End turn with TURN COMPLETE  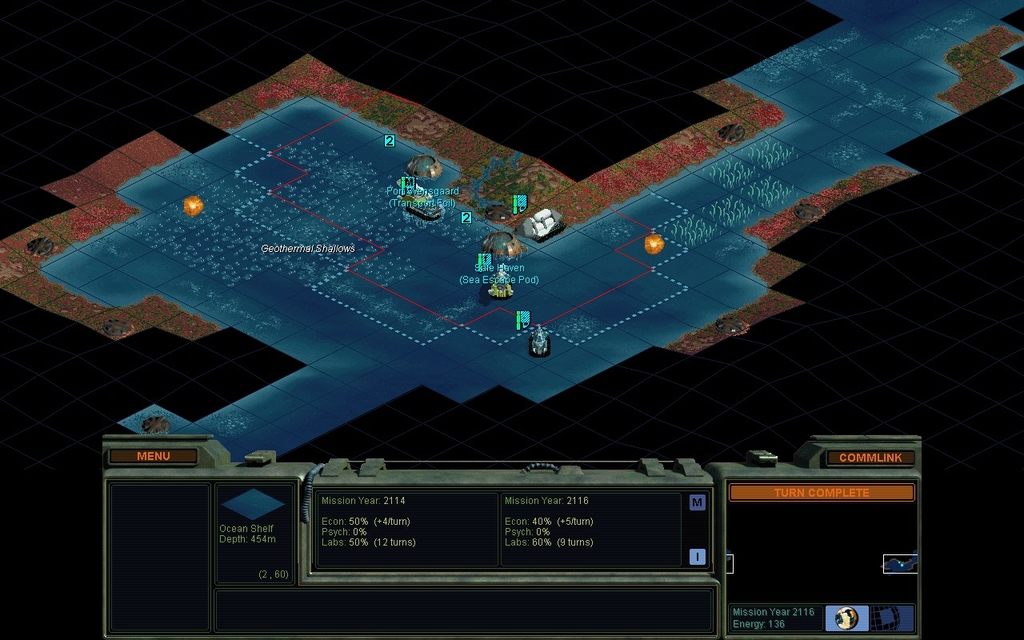coord(821,493)
